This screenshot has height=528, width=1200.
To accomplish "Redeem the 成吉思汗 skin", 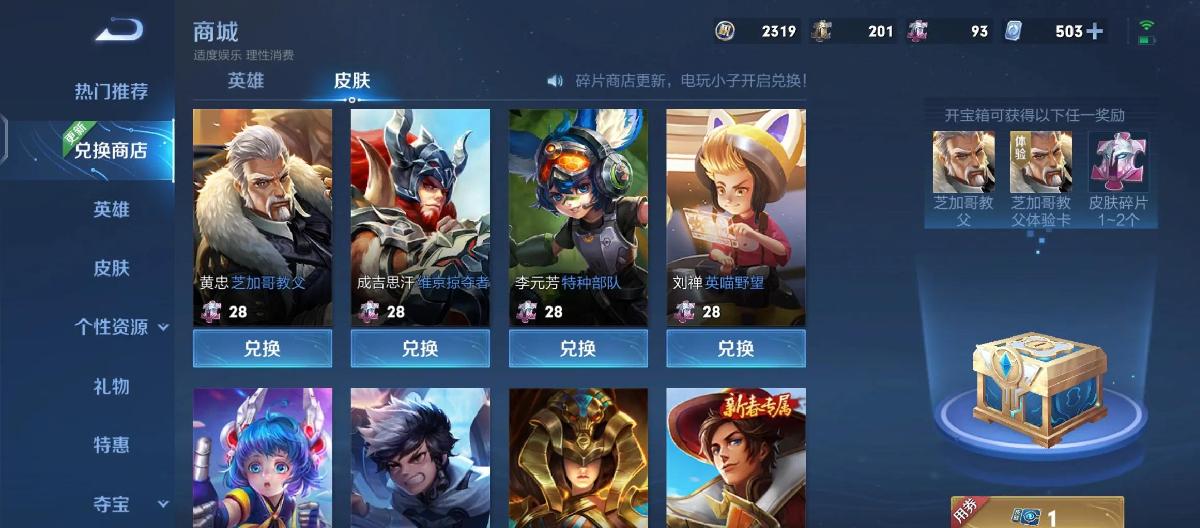I will (x=420, y=349).
